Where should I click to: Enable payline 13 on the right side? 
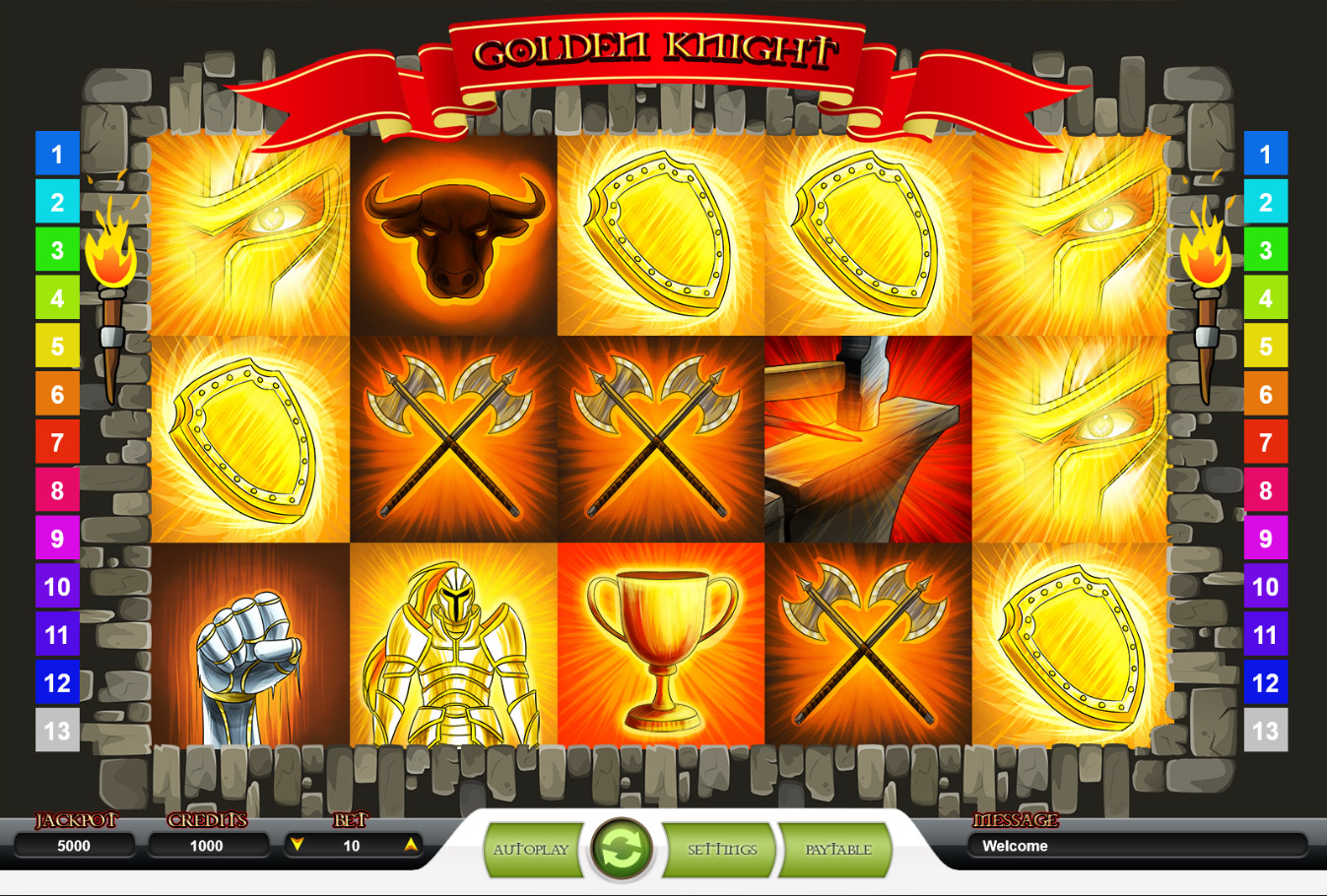click(1267, 732)
